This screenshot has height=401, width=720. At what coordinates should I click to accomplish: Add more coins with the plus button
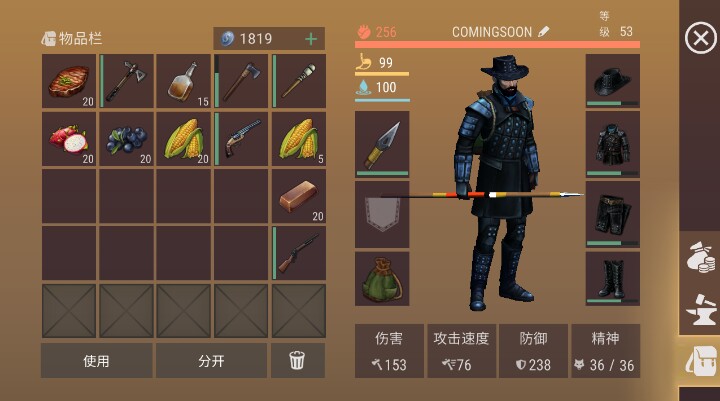311,39
